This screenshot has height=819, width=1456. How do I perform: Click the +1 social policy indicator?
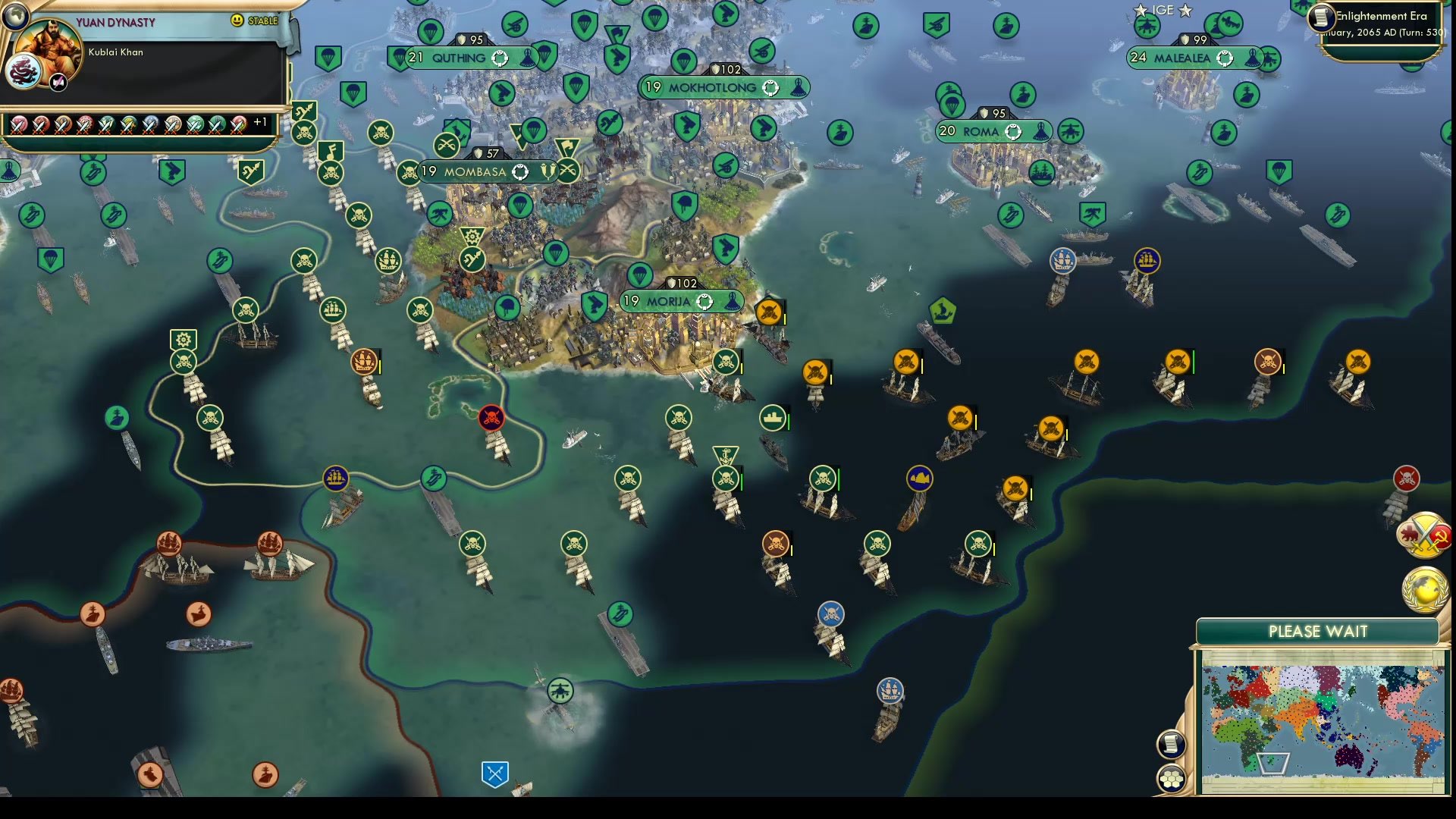pos(261,121)
